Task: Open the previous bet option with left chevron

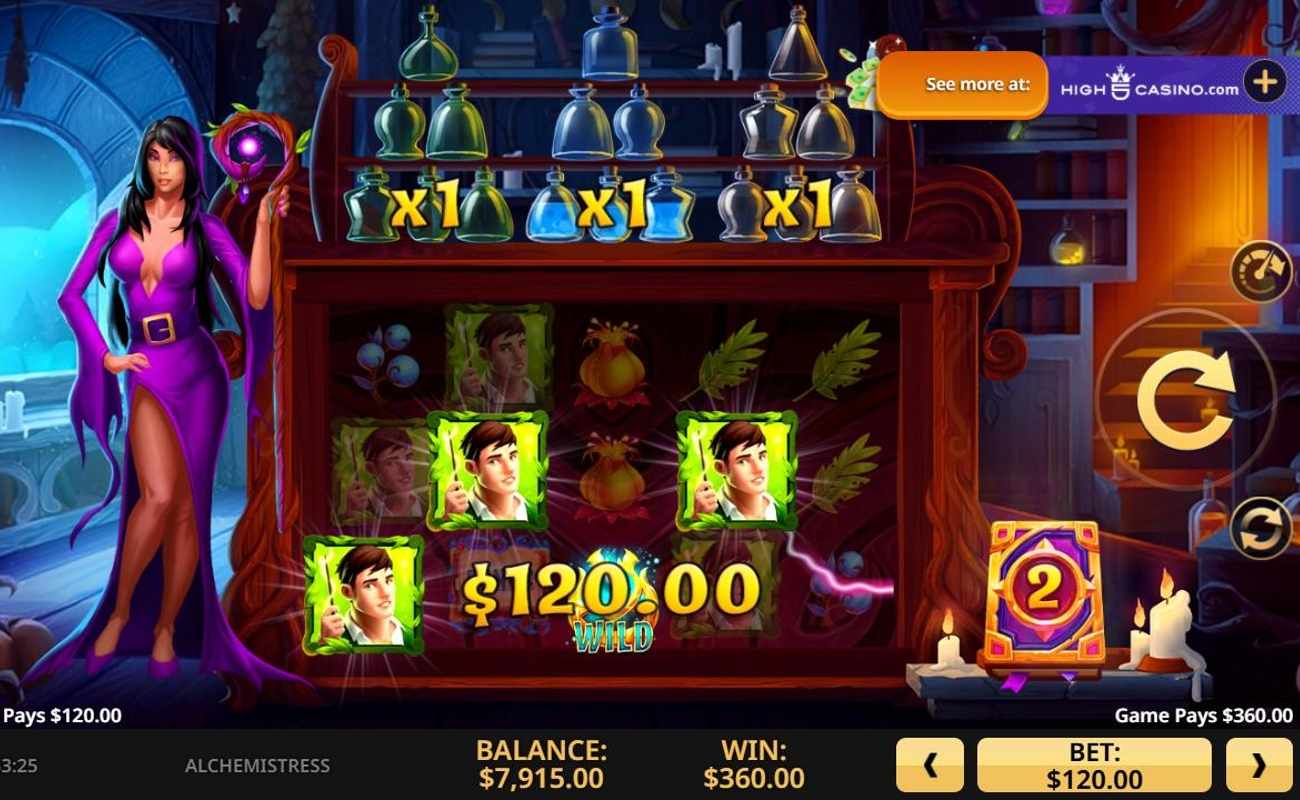Action: point(932,764)
